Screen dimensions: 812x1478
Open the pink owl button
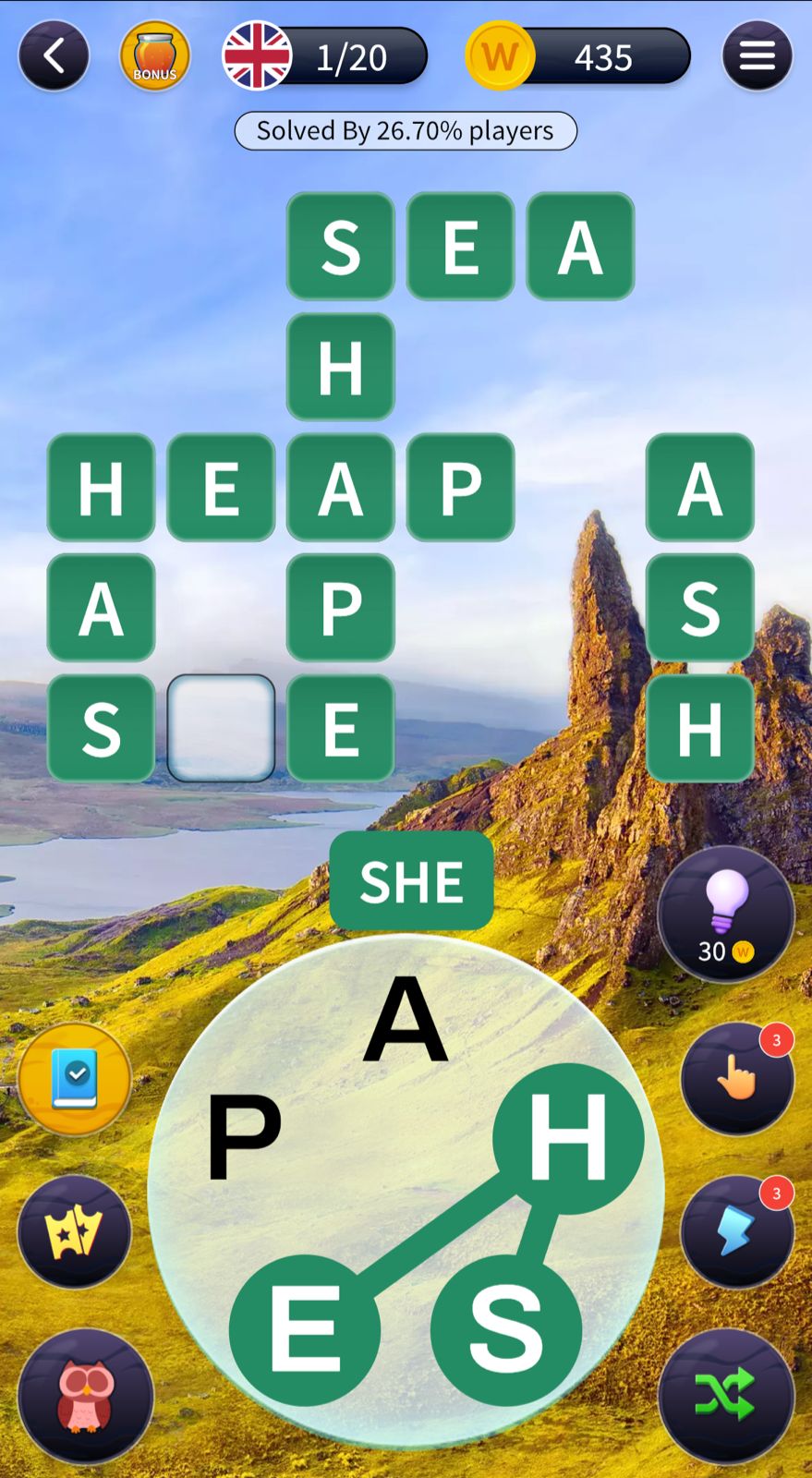[x=85, y=1395]
